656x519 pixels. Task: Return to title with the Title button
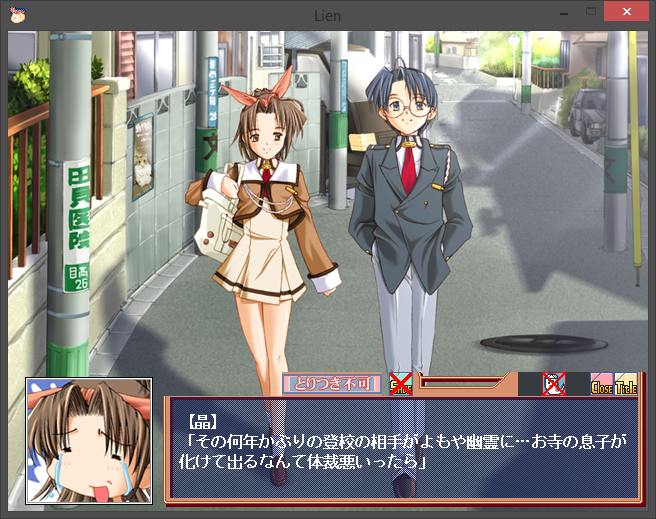626,383
